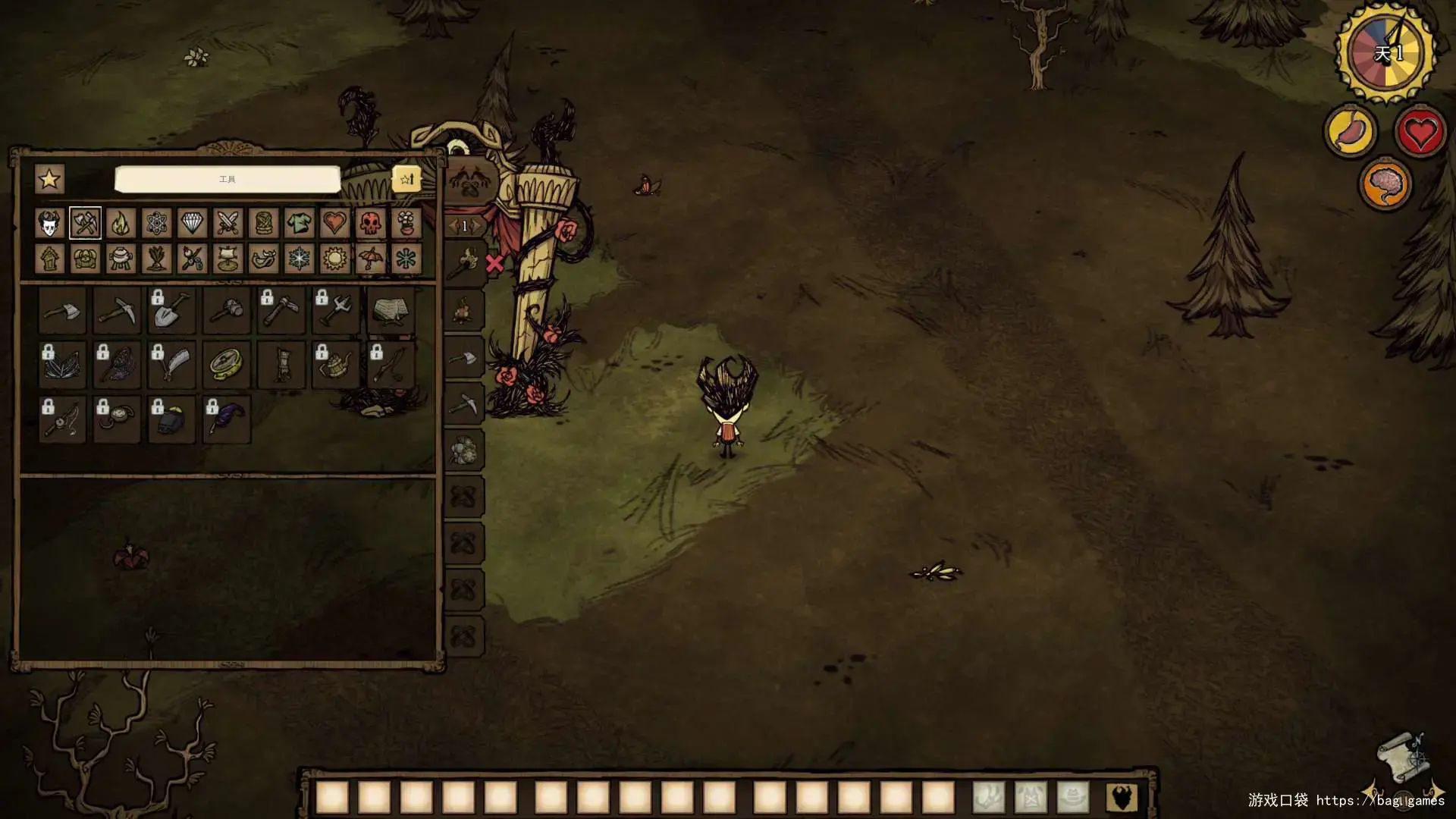Screen dimensions: 1456x819
Task: Select the red skull Magic filter
Action: (x=370, y=224)
